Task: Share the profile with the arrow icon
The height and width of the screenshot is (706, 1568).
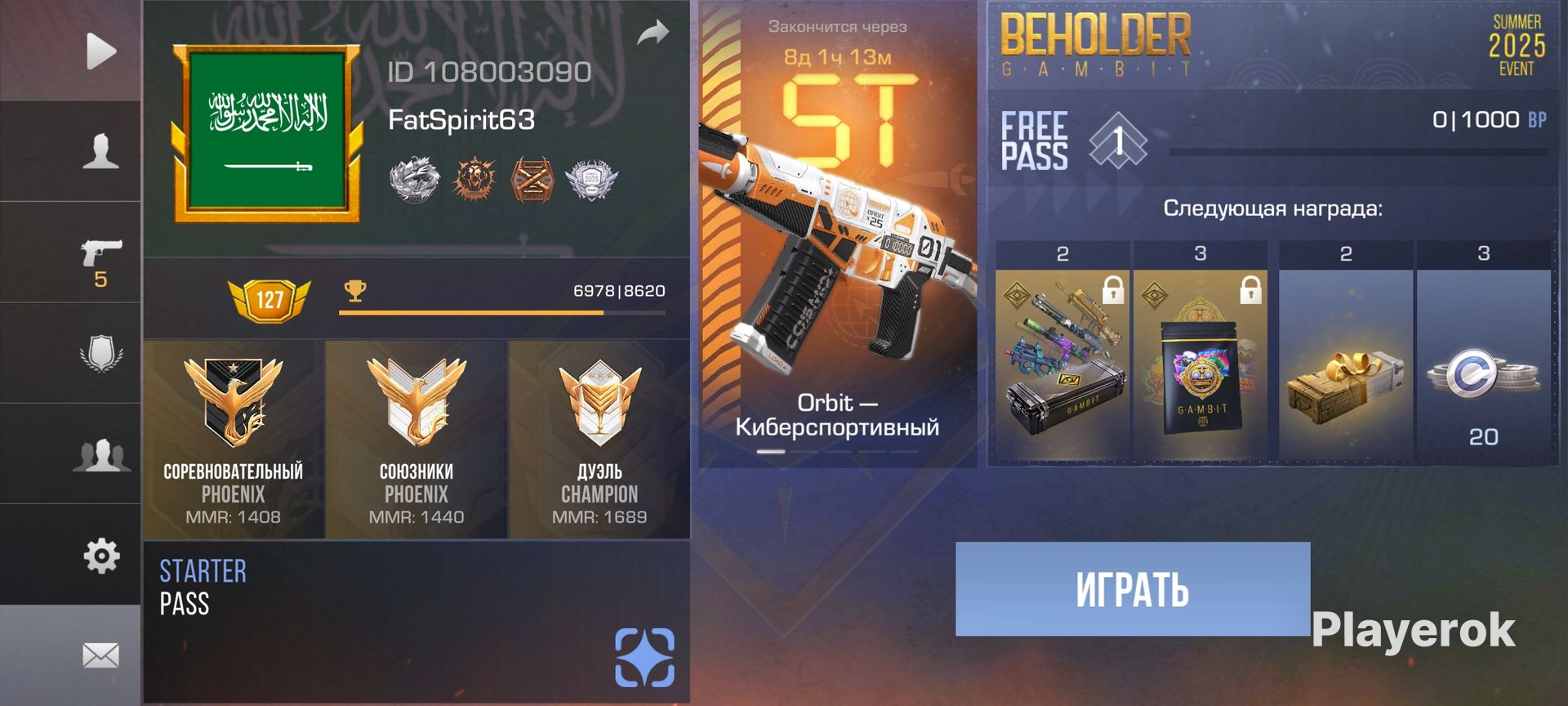Action: tap(653, 34)
